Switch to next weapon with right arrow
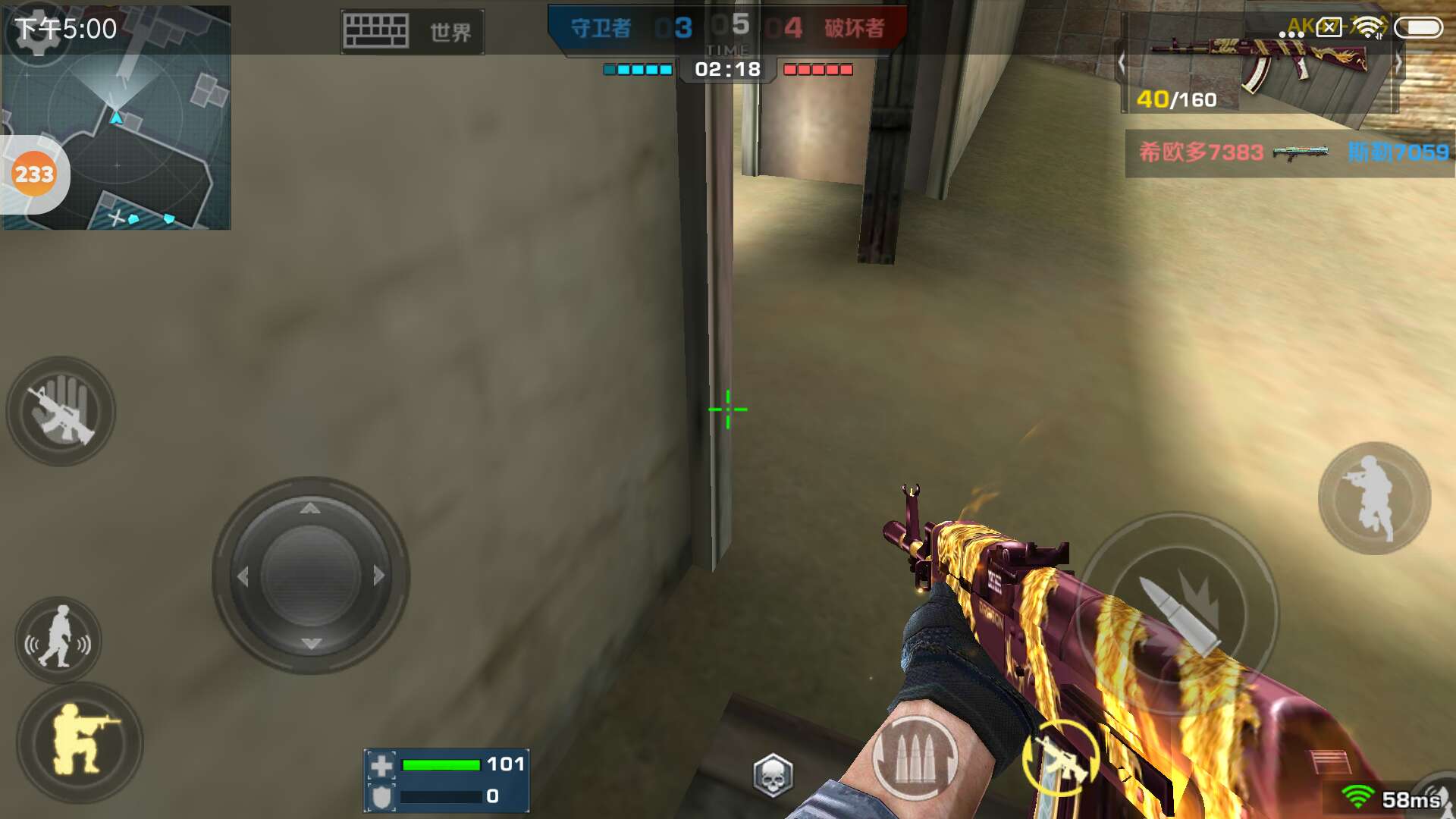Image resolution: width=1456 pixels, height=819 pixels. (1398, 63)
